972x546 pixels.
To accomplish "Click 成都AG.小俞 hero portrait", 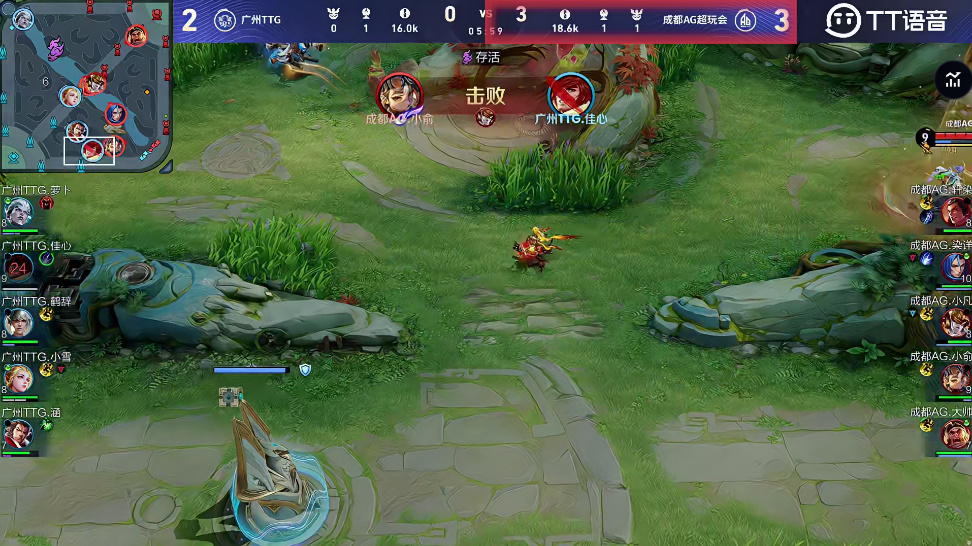I will (x=955, y=378).
